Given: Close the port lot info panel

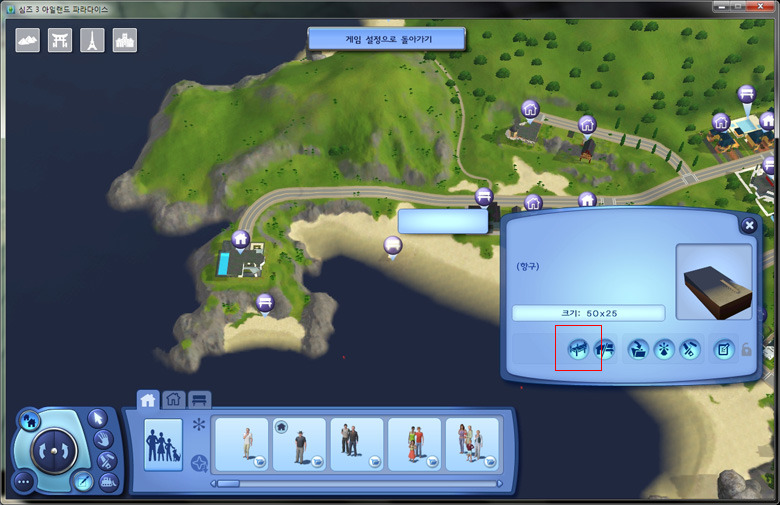Looking at the screenshot, I should click(748, 226).
